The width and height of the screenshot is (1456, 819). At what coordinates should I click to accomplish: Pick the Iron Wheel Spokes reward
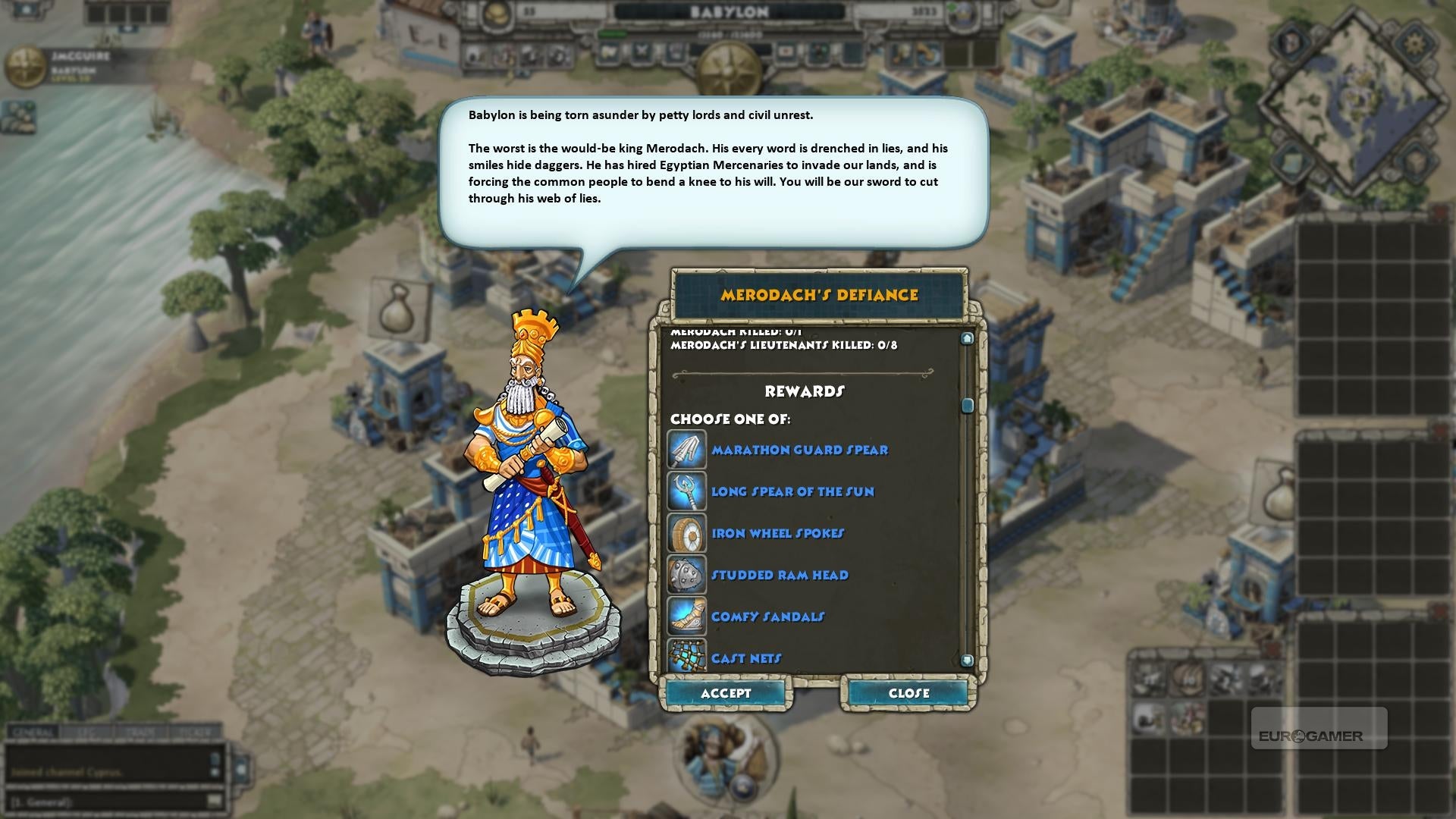click(777, 533)
